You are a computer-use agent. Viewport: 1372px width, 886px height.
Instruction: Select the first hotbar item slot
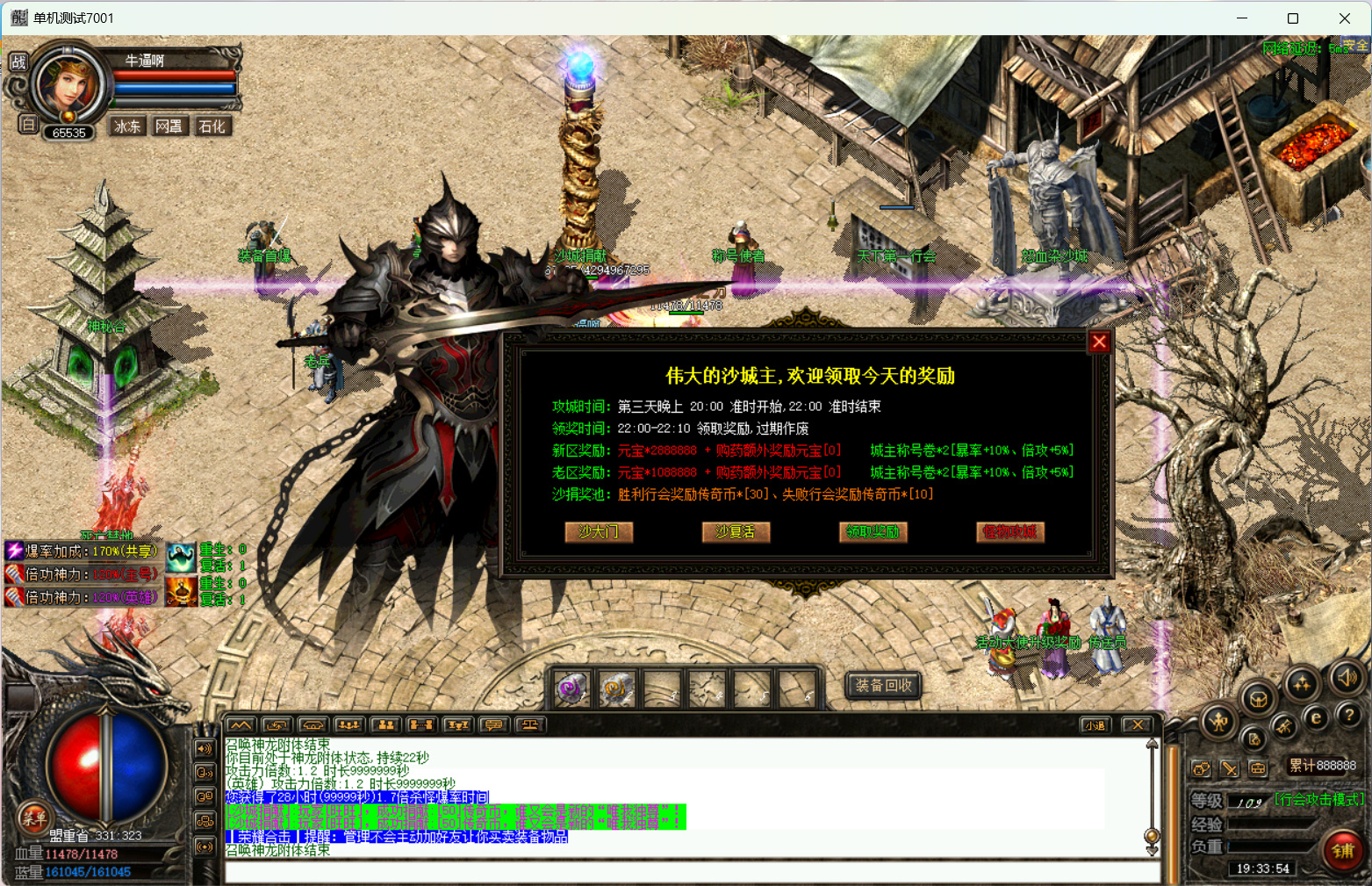[571, 688]
